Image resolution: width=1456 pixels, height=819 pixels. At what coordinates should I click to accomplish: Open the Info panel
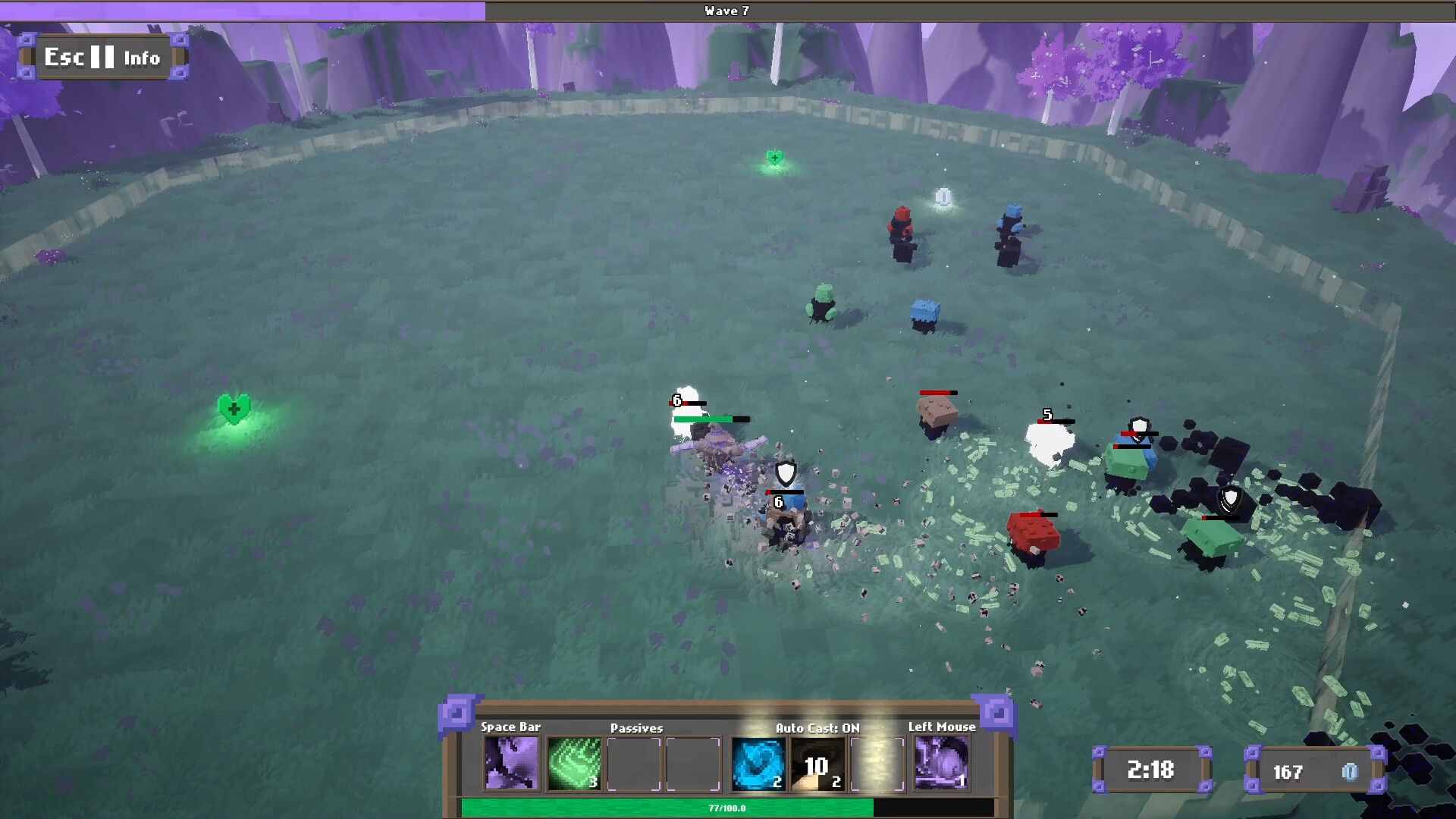(x=143, y=57)
